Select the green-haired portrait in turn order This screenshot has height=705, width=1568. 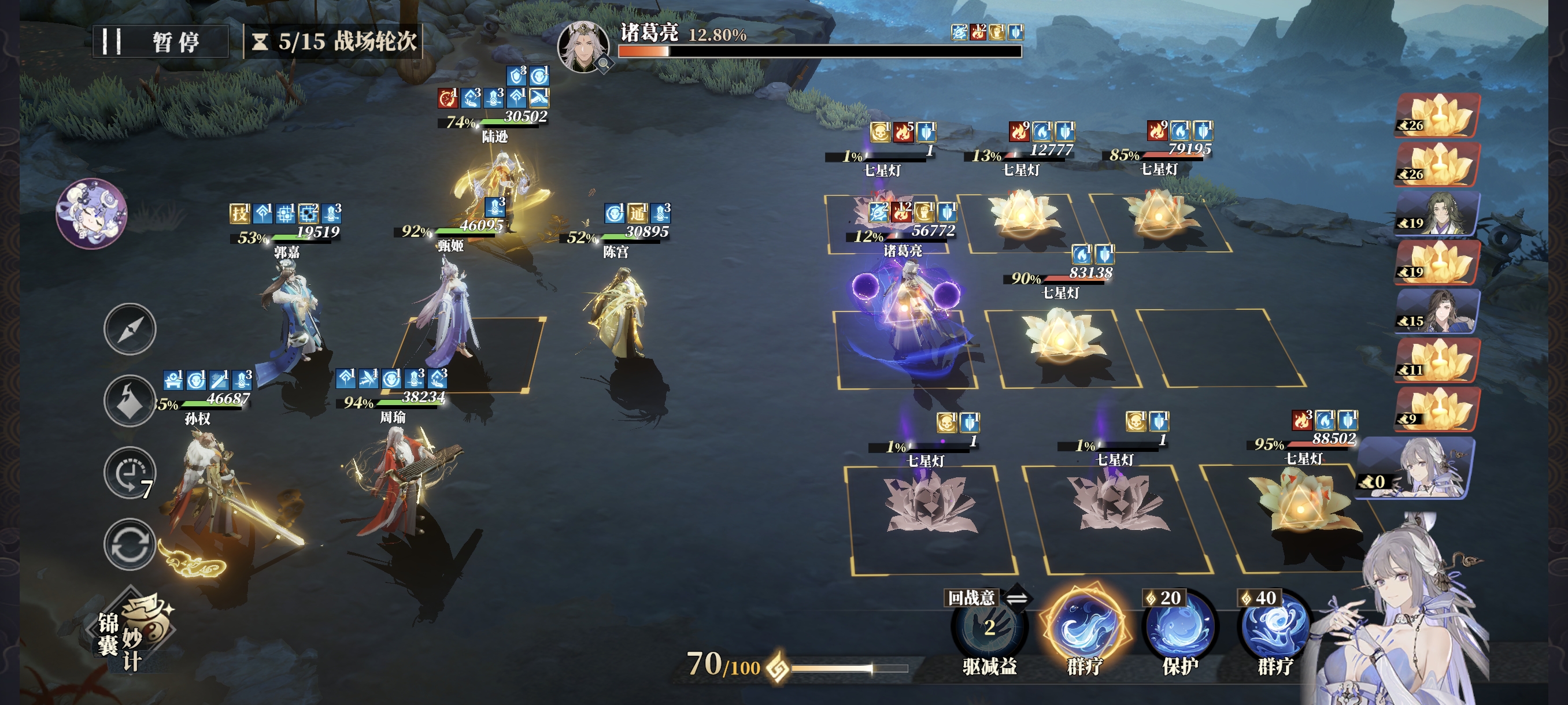click(1437, 213)
